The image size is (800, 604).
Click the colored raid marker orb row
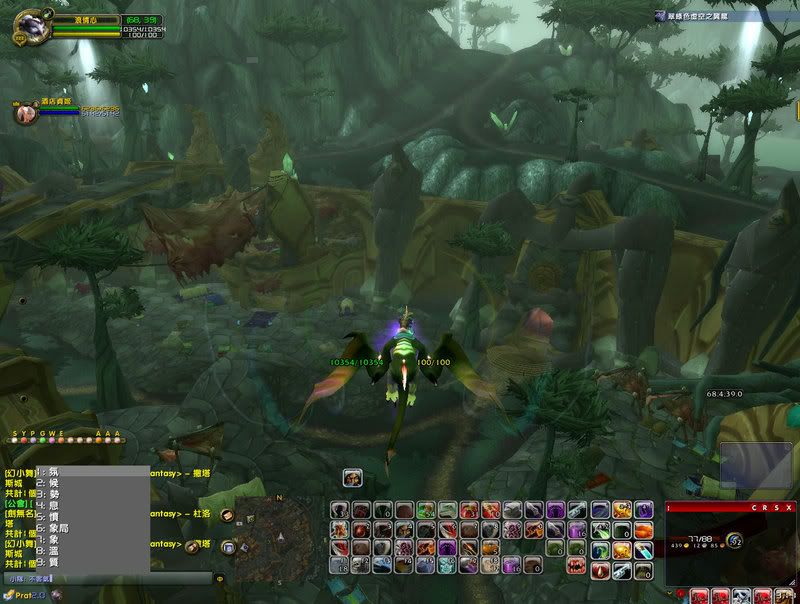pyautogui.click(x=65, y=439)
